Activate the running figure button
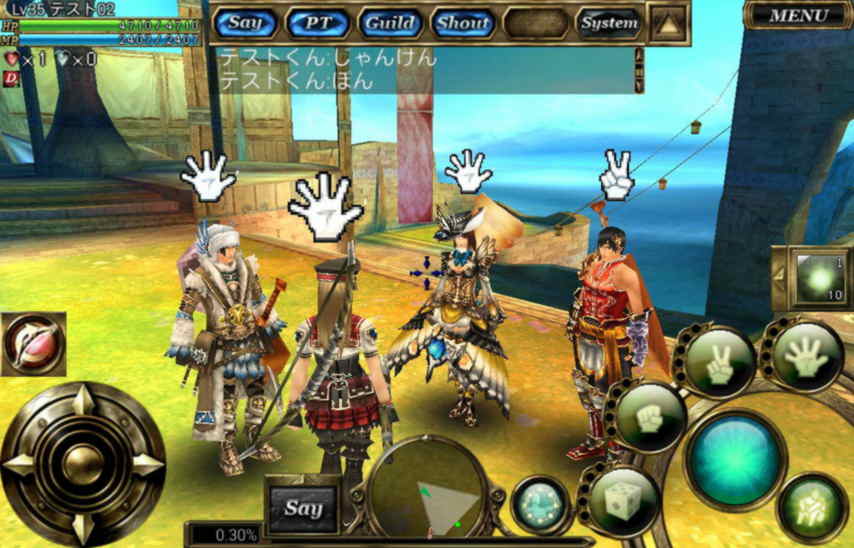This screenshot has height=548, width=854. [811, 507]
